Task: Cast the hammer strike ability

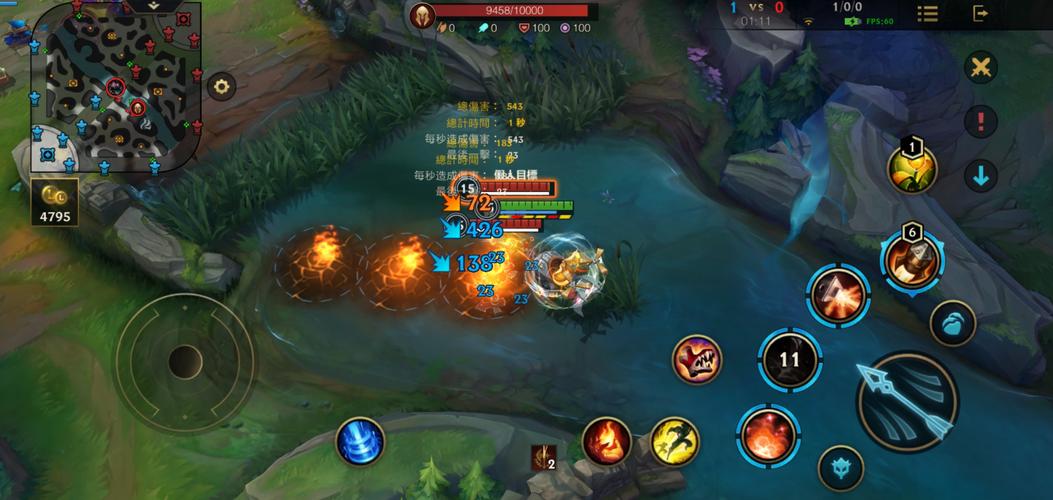Action: [838, 296]
